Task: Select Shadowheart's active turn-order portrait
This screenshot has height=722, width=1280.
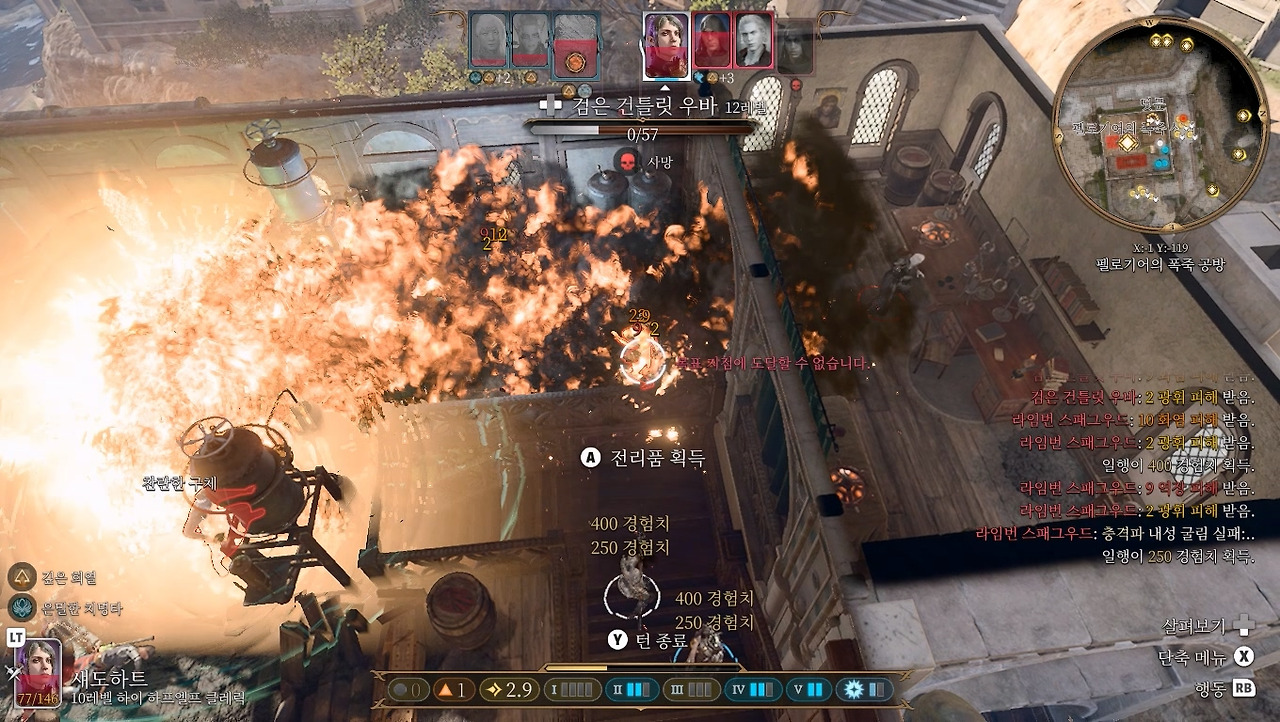Action: (x=665, y=45)
